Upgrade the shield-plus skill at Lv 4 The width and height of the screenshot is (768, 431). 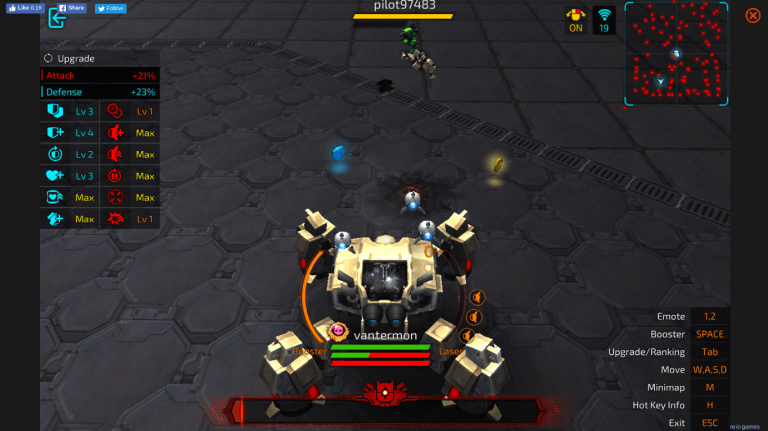pyautogui.click(x=55, y=132)
